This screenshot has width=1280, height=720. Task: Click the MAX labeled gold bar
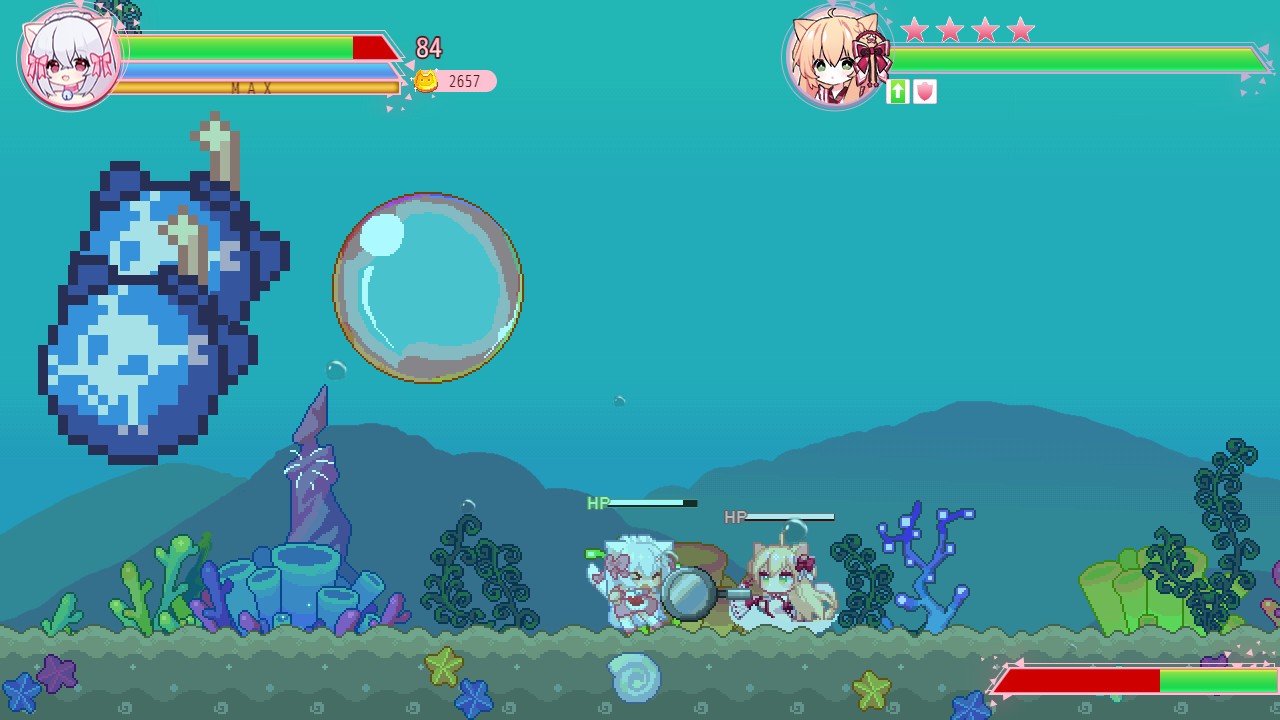[x=250, y=88]
